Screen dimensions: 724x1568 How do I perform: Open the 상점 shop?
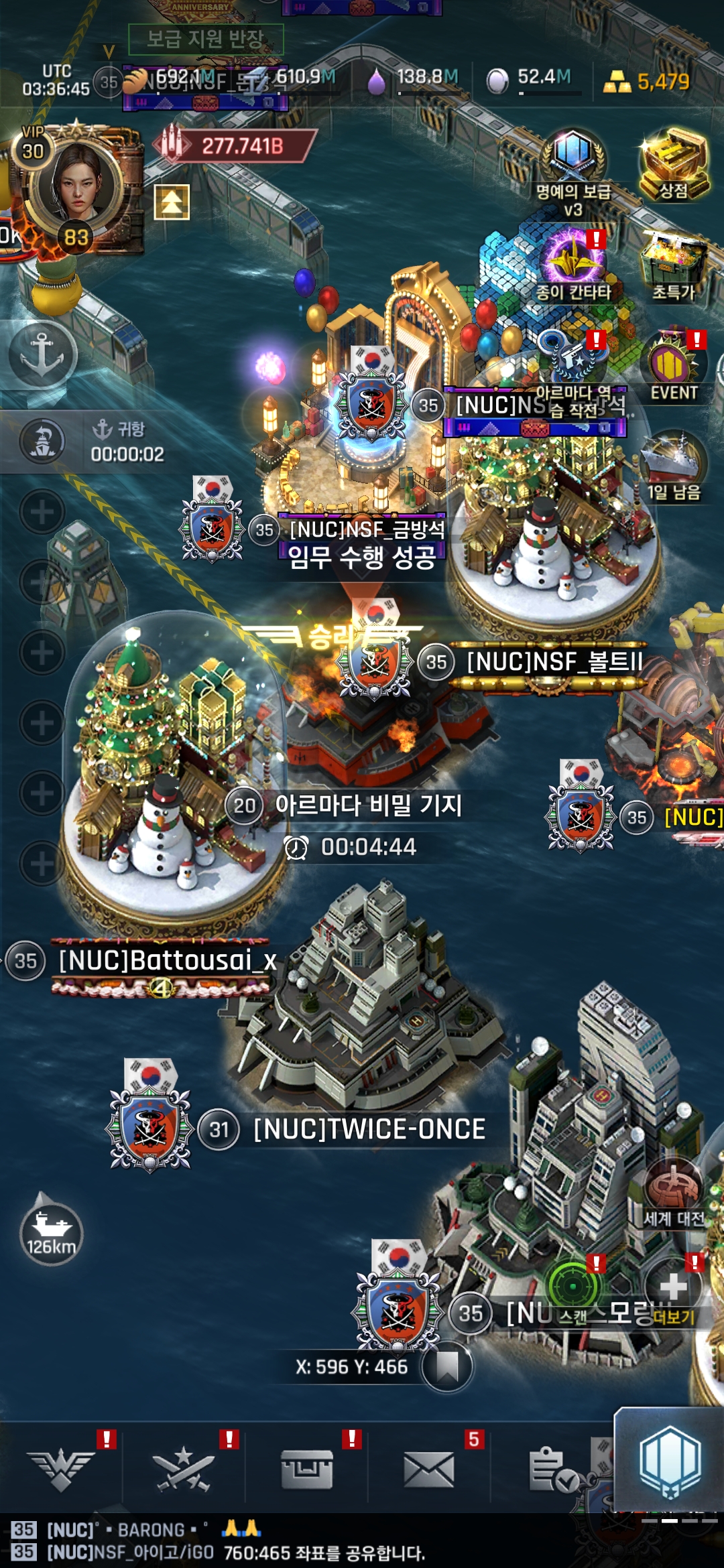point(673,164)
